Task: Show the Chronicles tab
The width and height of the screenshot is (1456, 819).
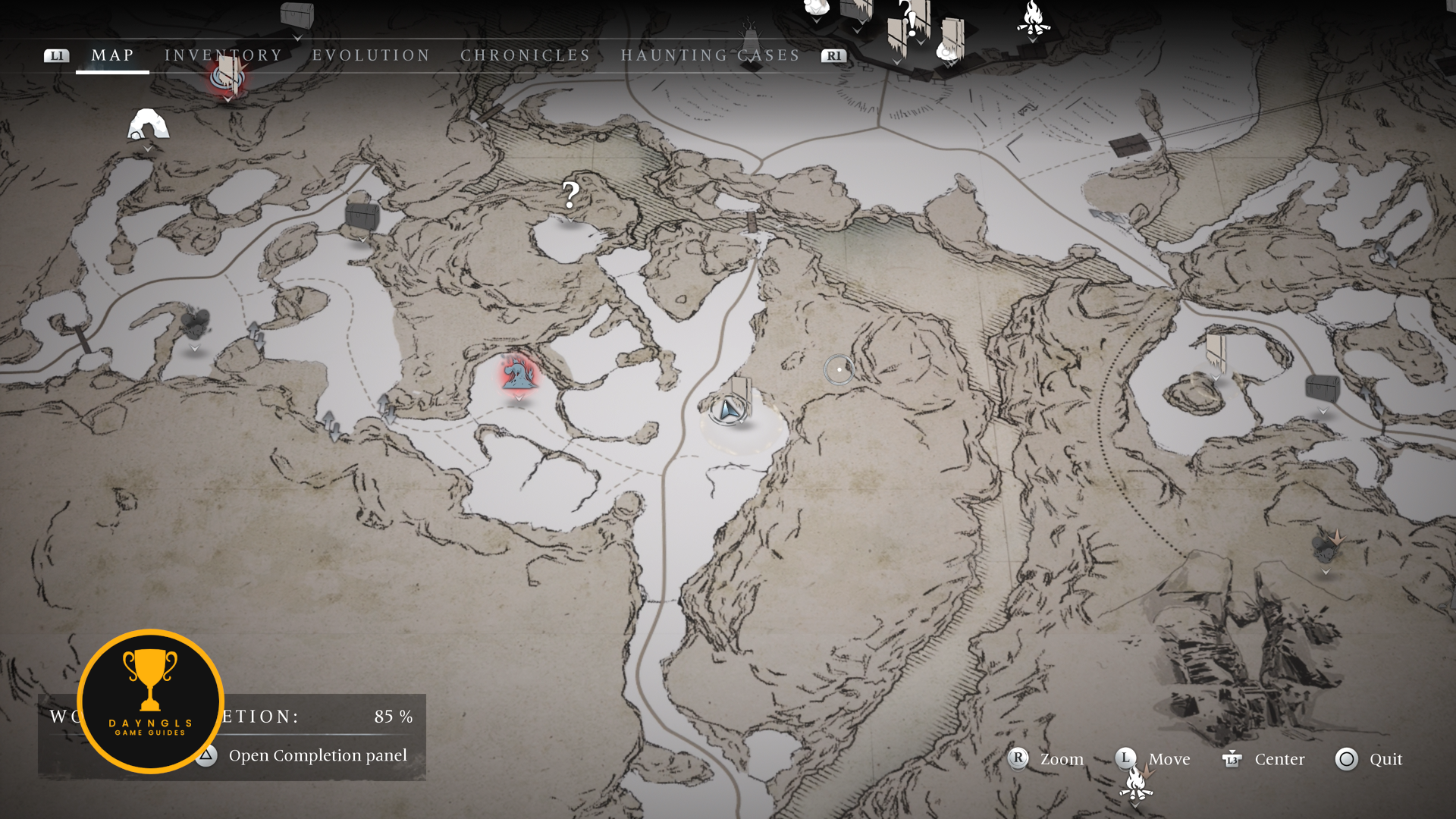Action: pyautogui.click(x=525, y=55)
